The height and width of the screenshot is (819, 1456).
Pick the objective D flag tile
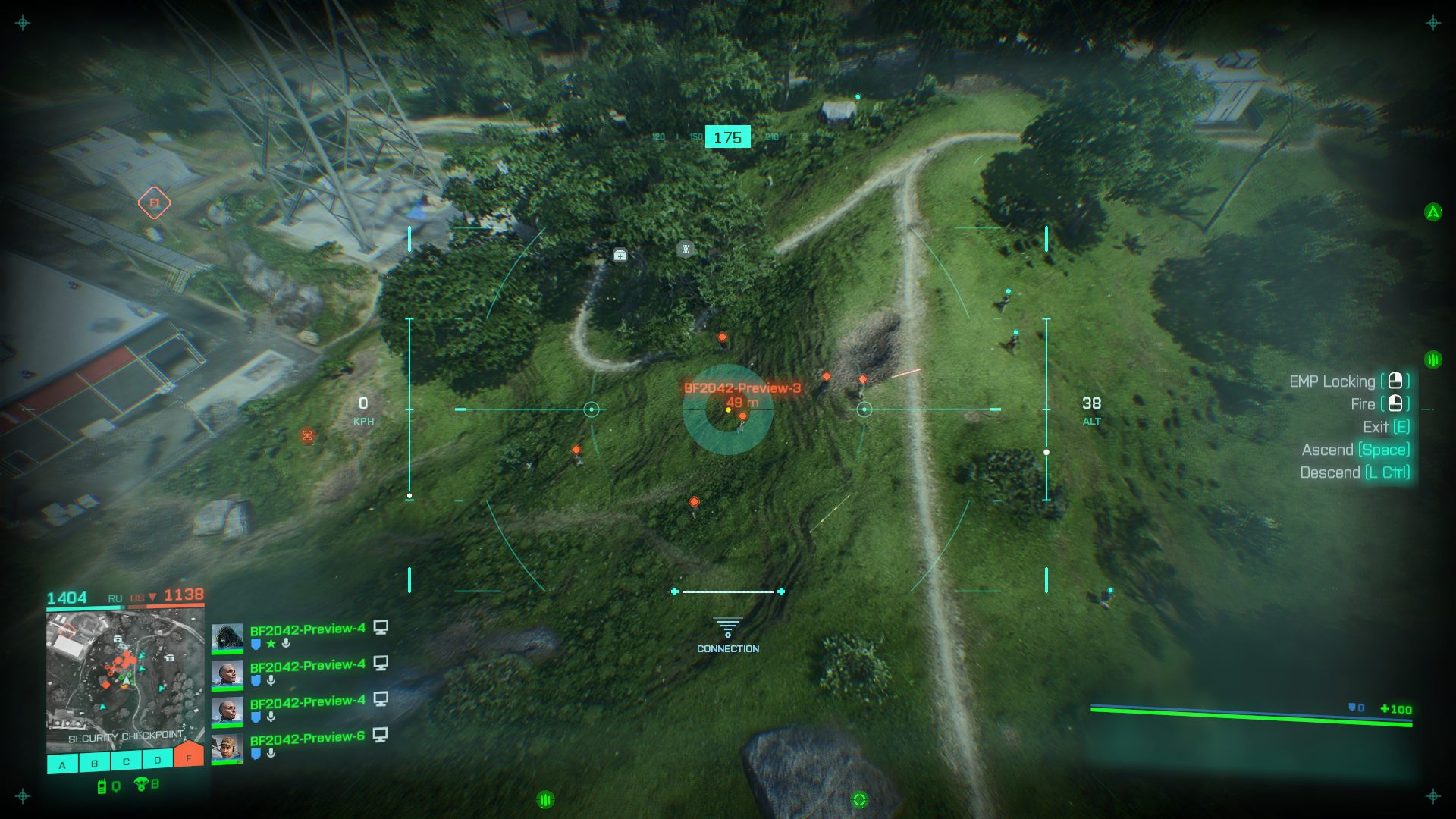(x=157, y=759)
